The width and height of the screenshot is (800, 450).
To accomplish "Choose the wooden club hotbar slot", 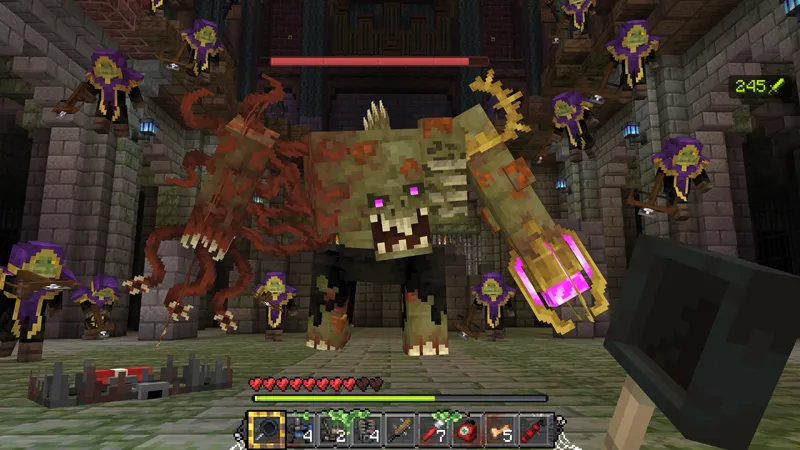I will (x=400, y=431).
